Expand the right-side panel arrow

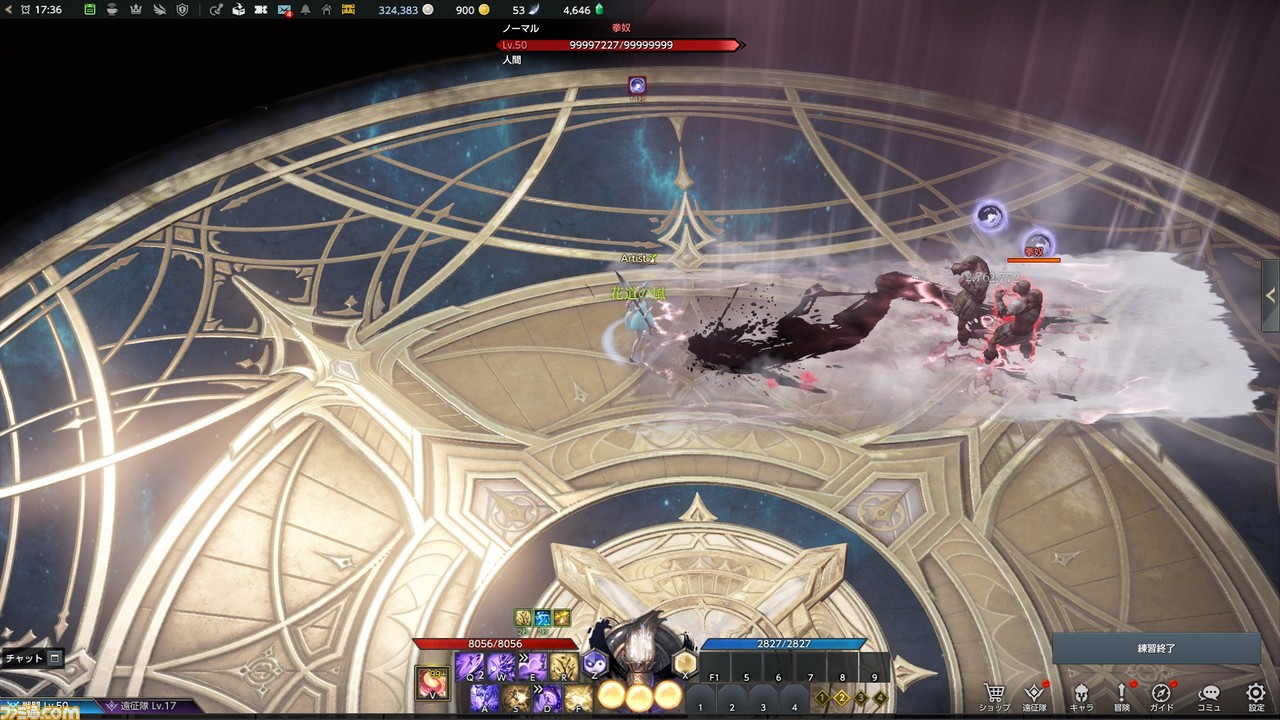[x=1271, y=294]
